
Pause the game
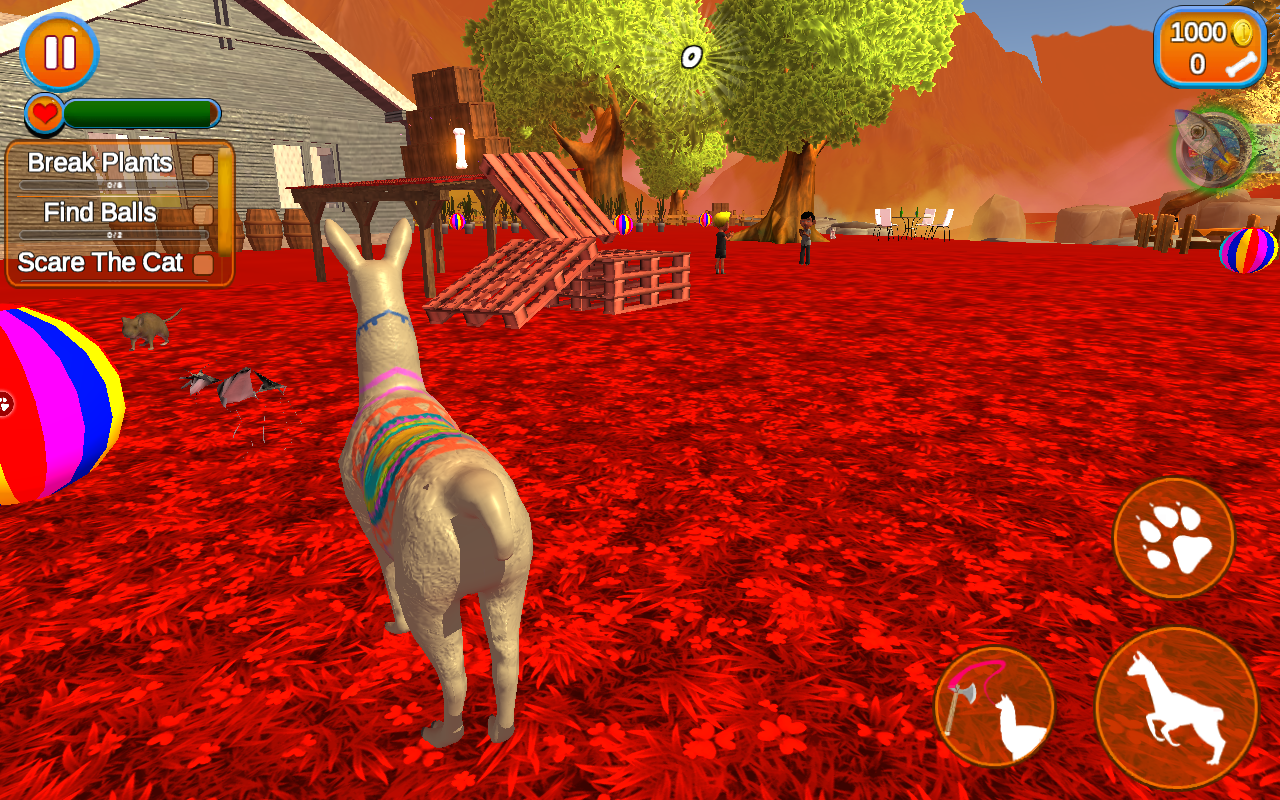click(61, 52)
